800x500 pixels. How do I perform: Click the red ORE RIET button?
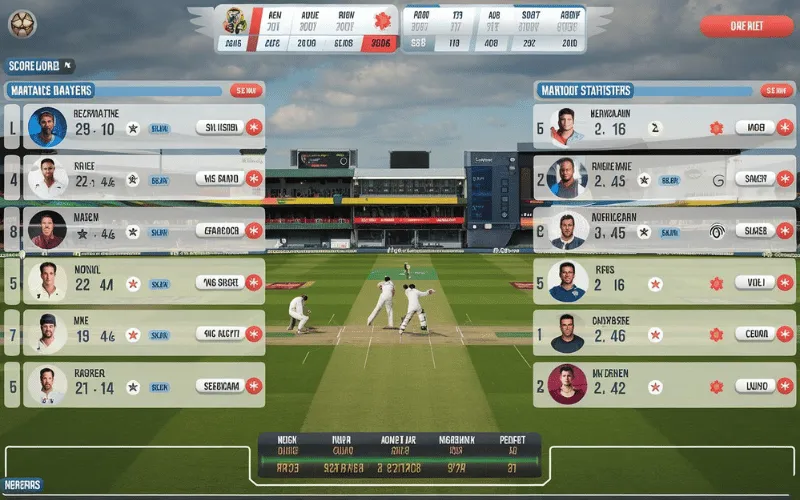tap(746, 26)
